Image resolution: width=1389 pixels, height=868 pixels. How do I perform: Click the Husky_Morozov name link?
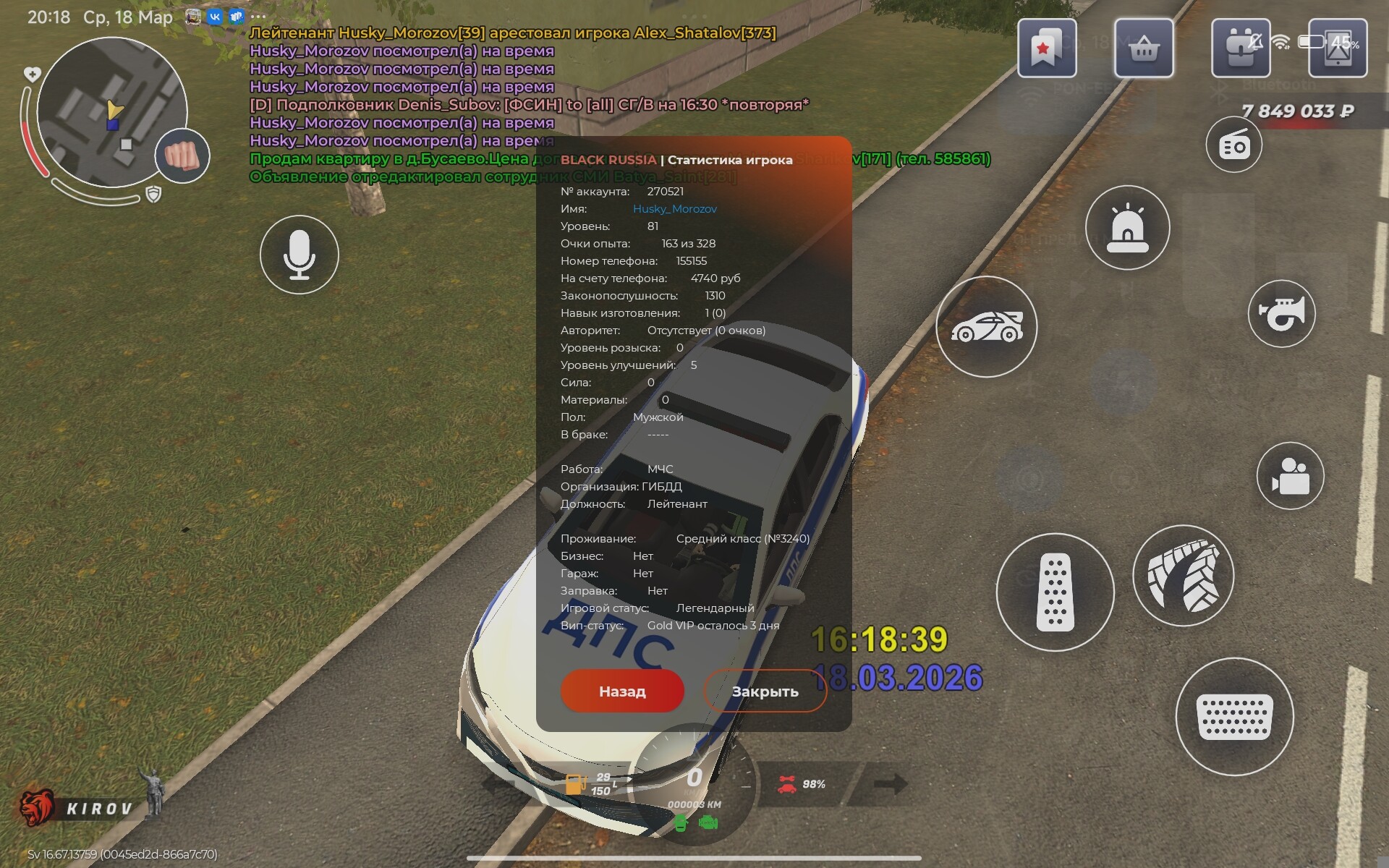tap(674, 209)
